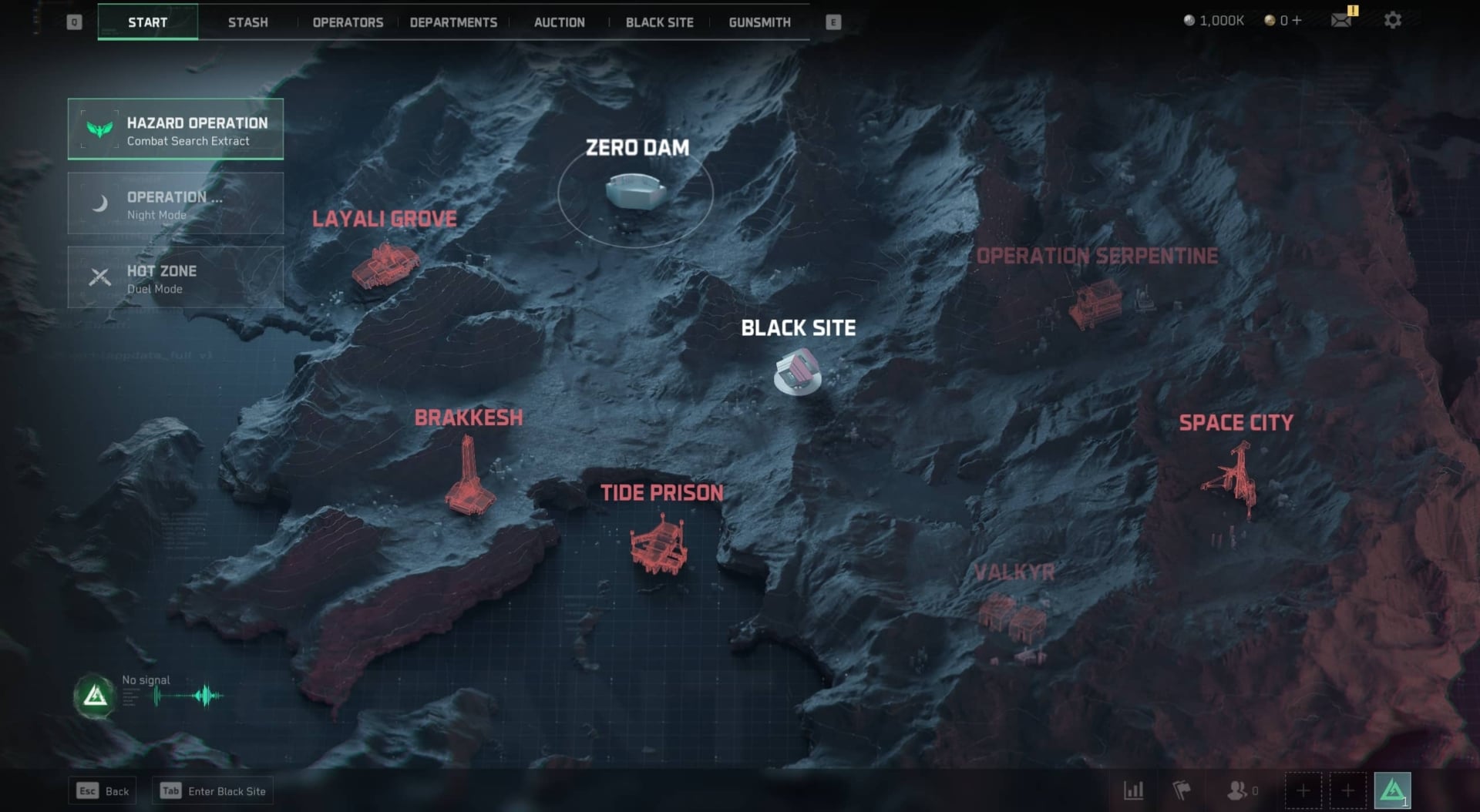Go to the Departments tab

(453, 22)
